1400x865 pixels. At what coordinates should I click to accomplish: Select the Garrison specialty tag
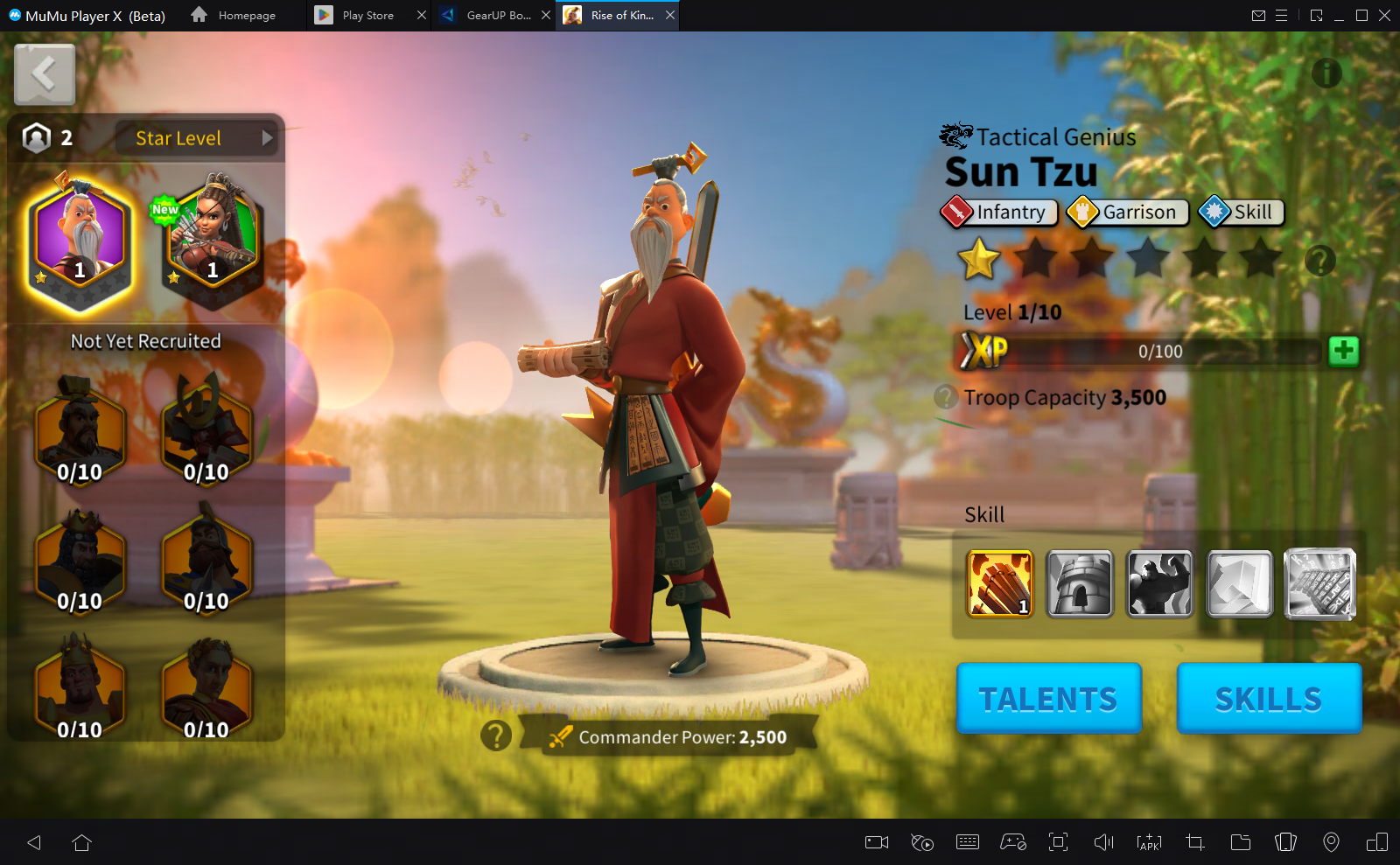tap(1128, 213)
